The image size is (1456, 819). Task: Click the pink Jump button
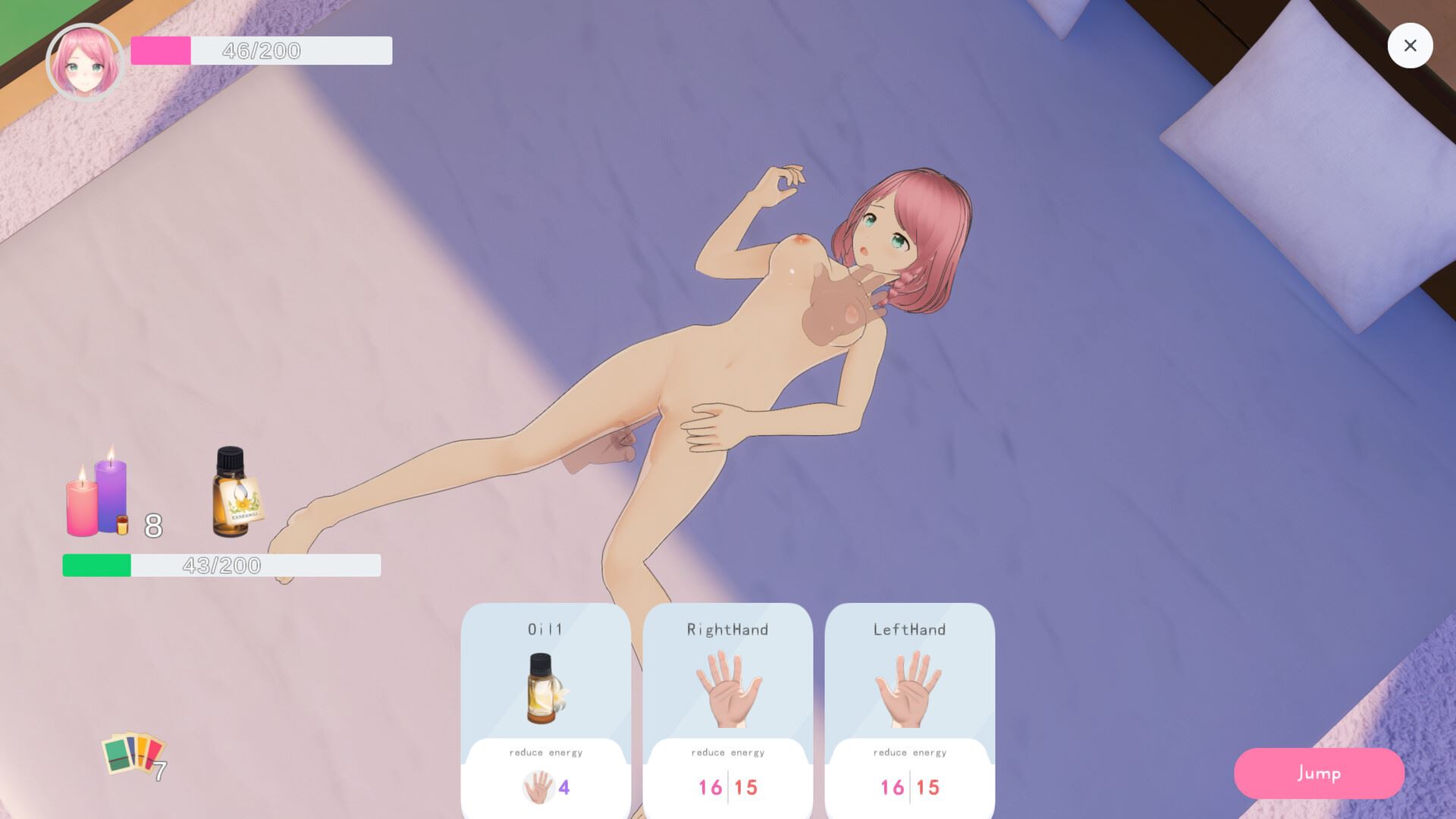tap(1319, 773)
